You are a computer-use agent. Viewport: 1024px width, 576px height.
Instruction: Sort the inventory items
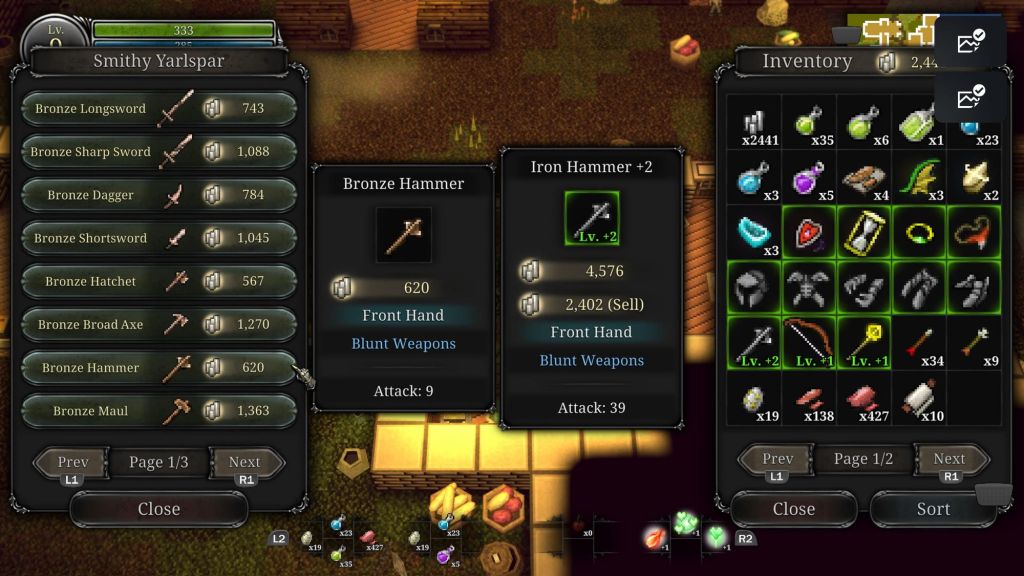[x=932, y=509]
